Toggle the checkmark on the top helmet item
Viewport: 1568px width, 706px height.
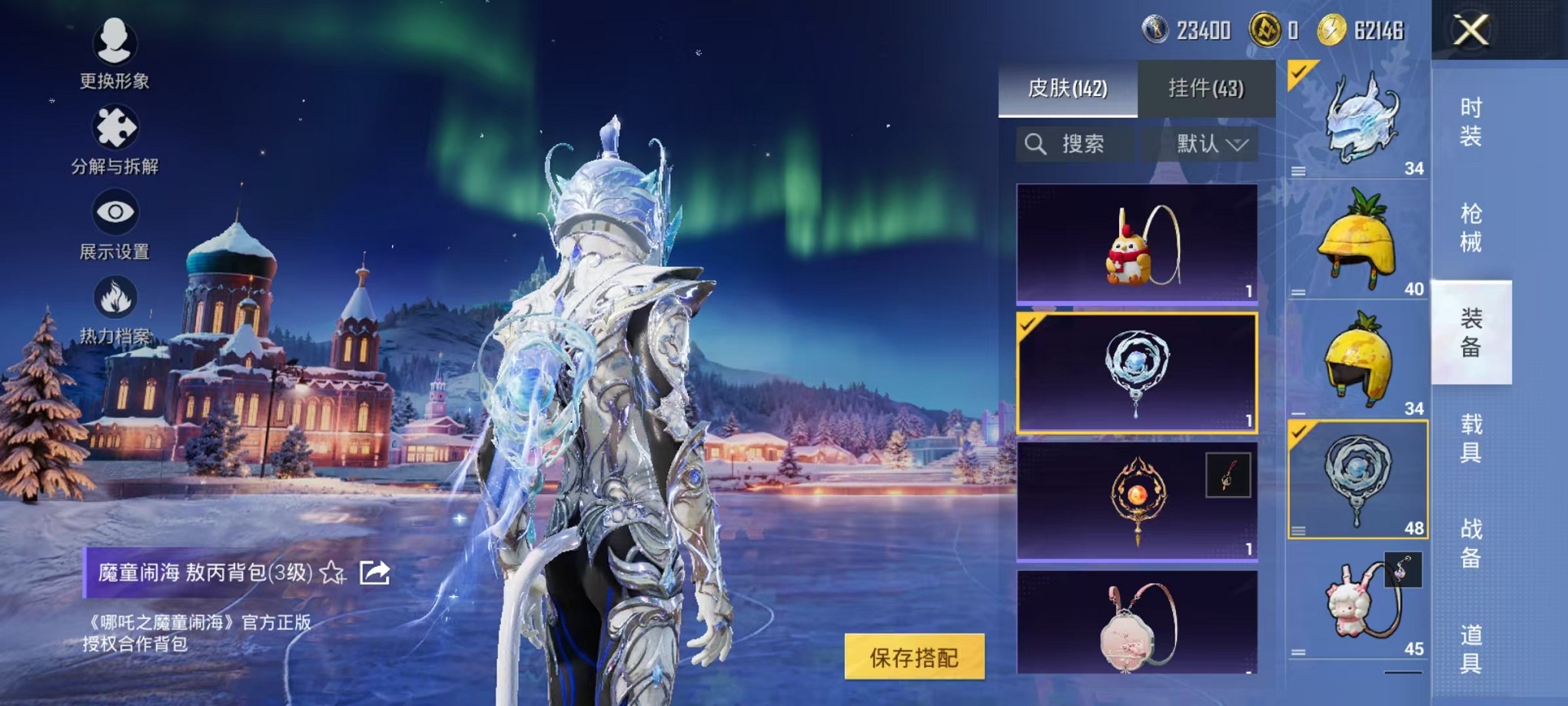1301,72
